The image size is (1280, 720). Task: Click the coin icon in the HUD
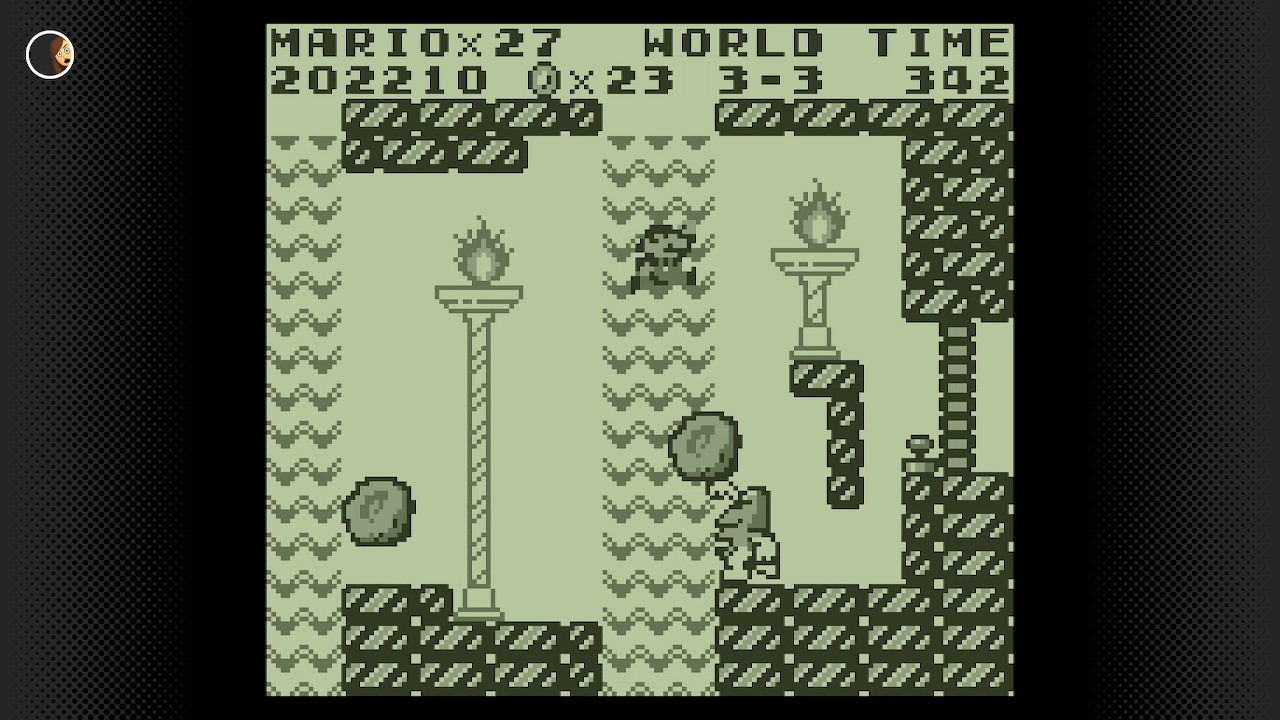543,79
